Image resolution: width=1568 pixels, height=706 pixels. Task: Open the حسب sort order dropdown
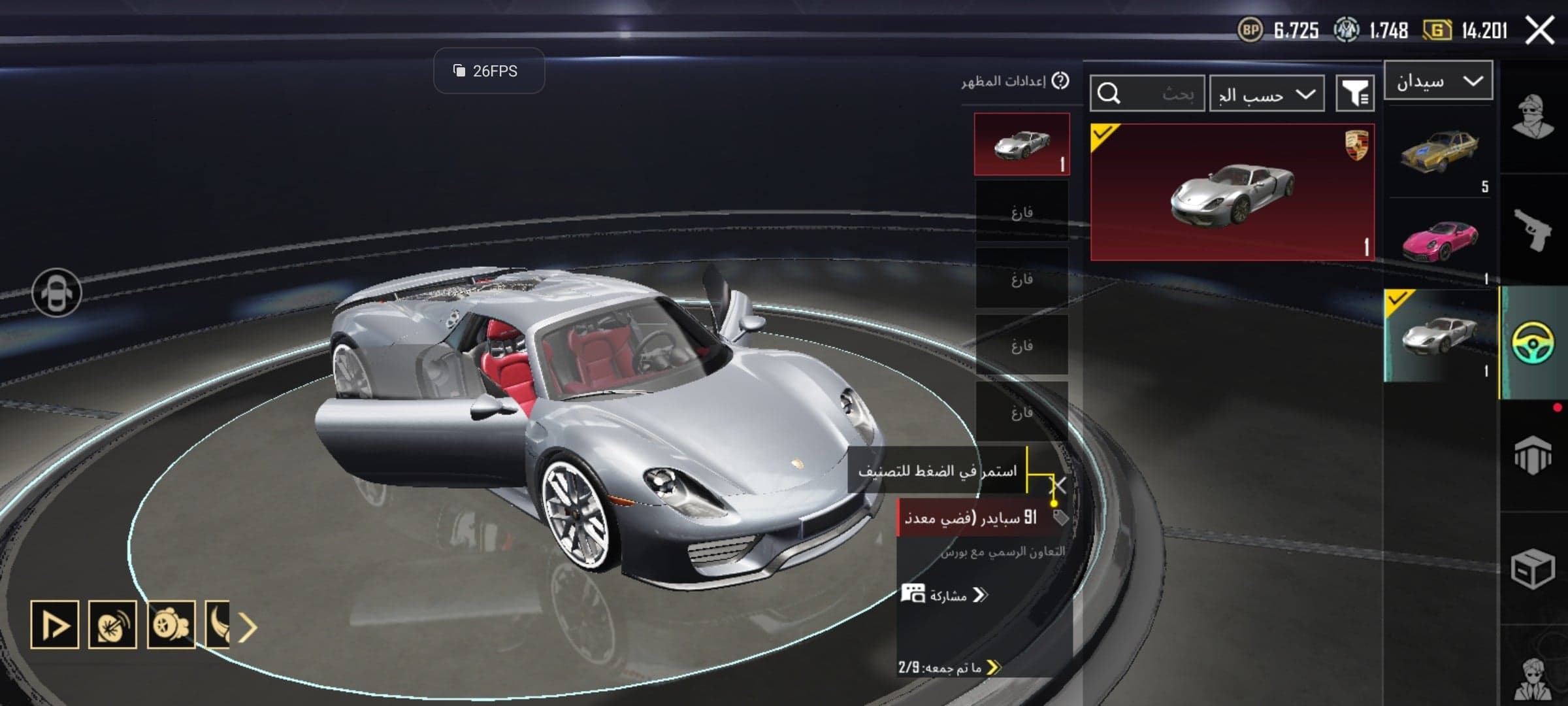[1266, 94]
